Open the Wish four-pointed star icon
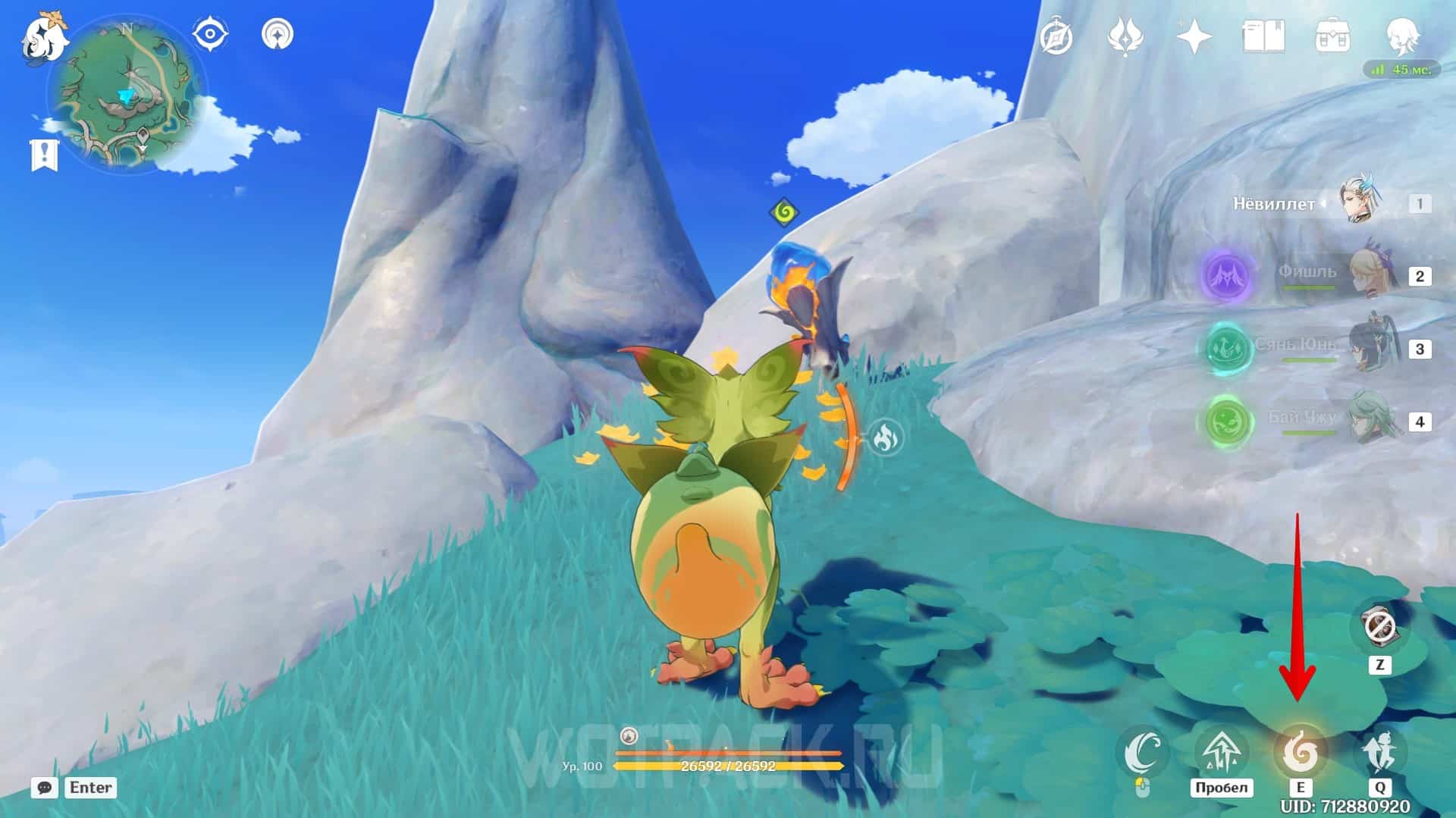Image resolution: width=1456 pixels, height=818 pixels. [x=1194, y=36]
